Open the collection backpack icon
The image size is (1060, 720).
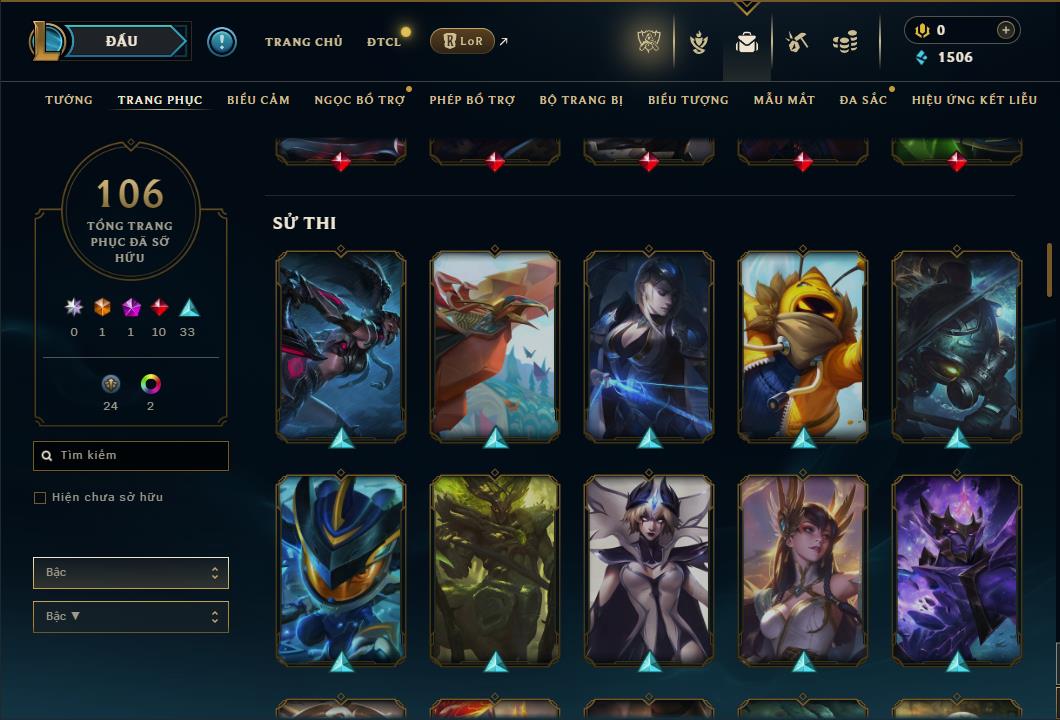click(x=747, y=42)
